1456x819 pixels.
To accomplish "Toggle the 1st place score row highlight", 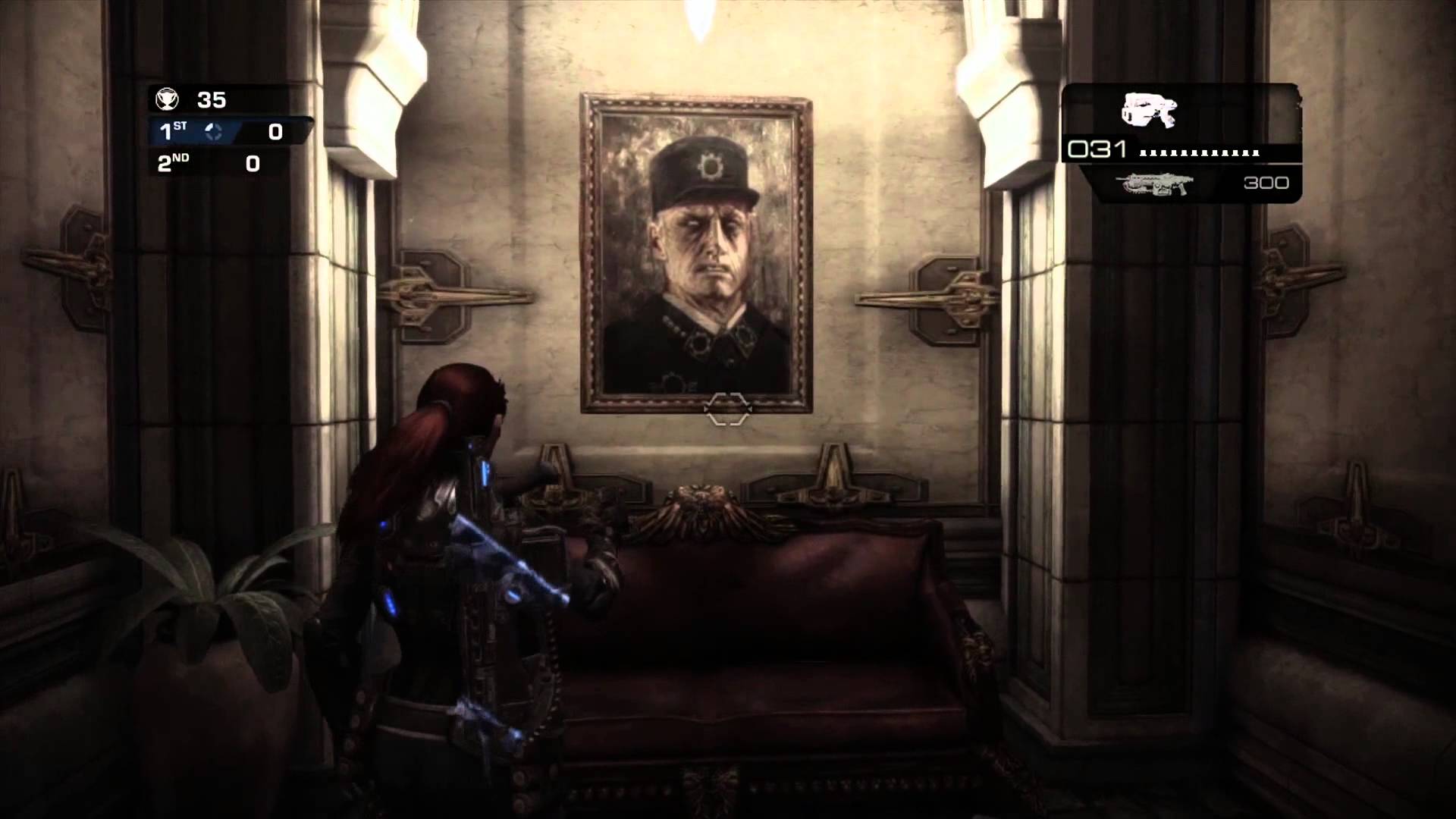I will pos(220,131).
